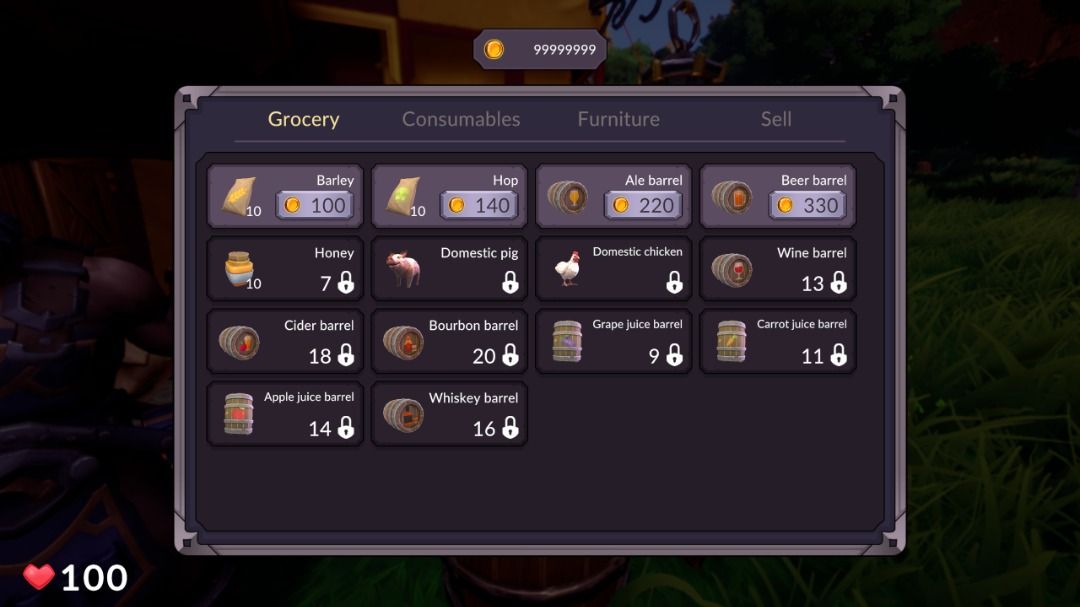Choose the Grape juice barrel
This screenshot has width=1080, height=607.
(x=613, y=341)
